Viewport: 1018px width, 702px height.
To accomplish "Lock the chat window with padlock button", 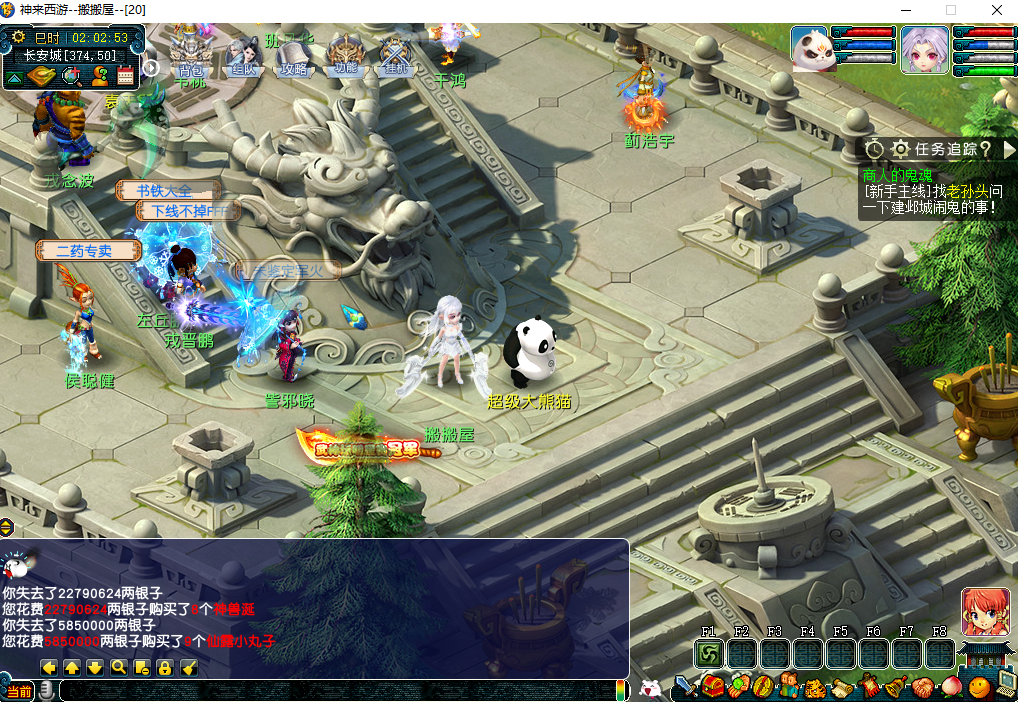I will [164, 667].
